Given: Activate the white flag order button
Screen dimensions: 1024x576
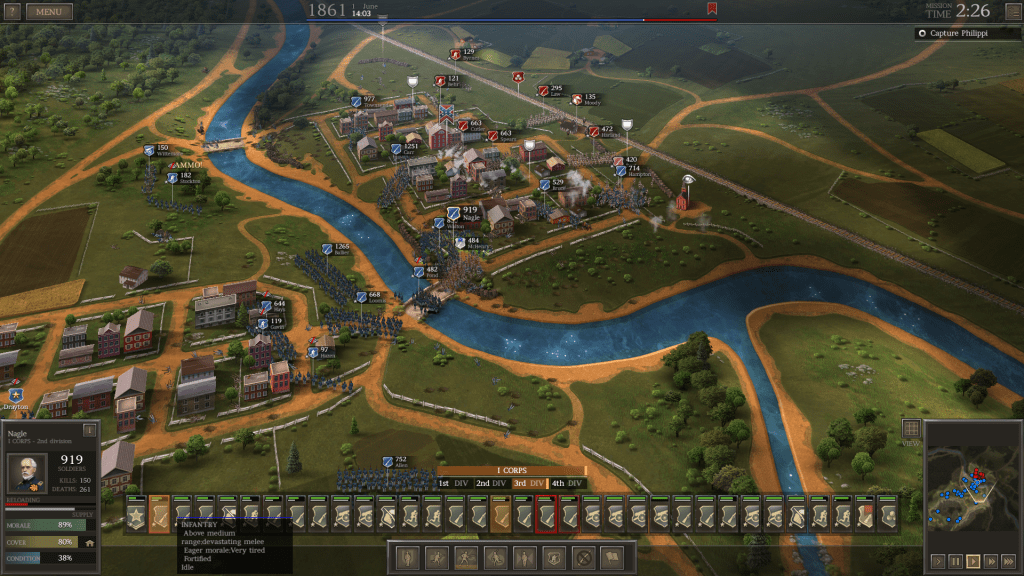Looking at the screenshot, I should pos(611,557).
